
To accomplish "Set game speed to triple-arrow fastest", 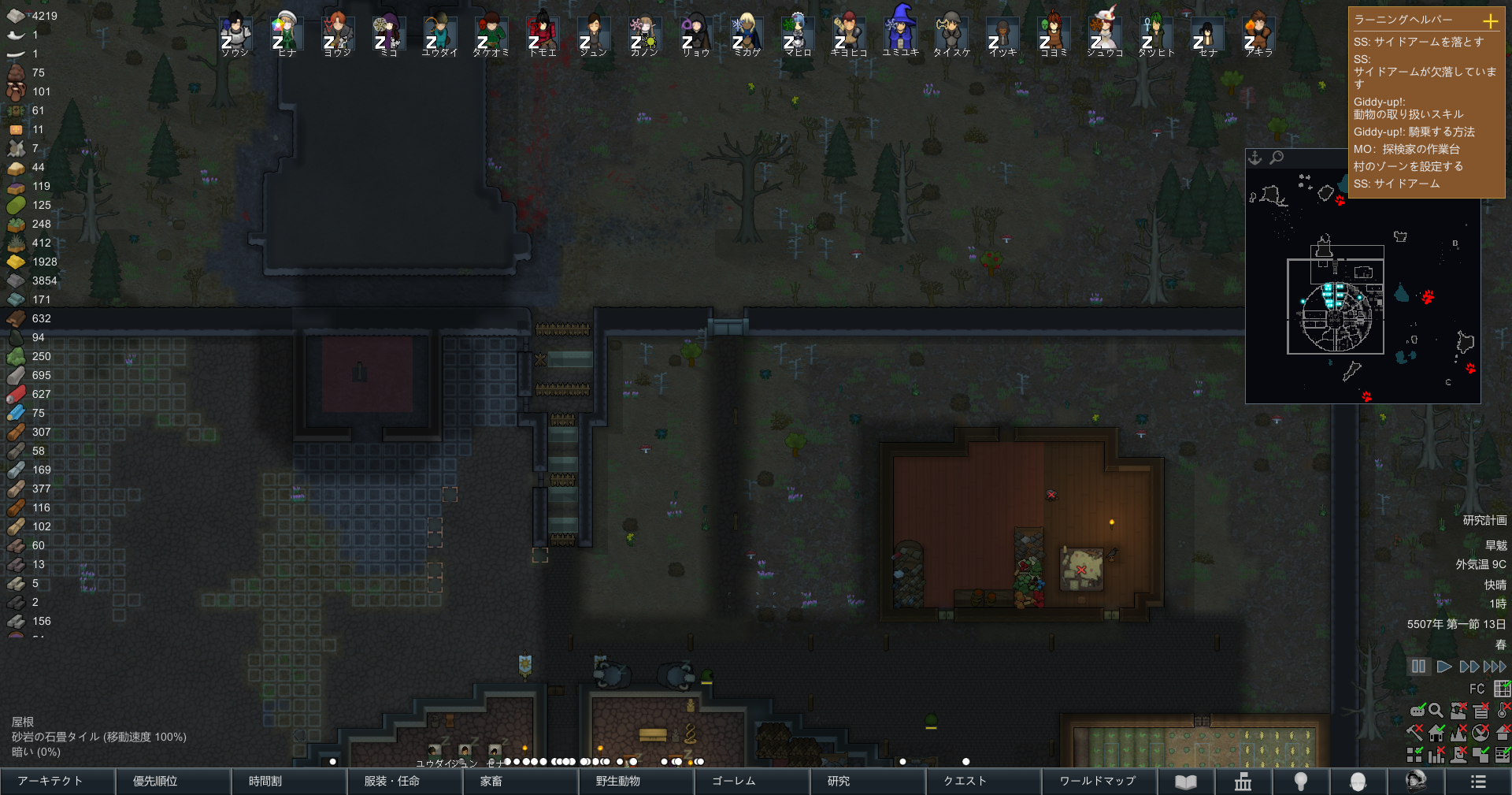I will point(1495,667).
